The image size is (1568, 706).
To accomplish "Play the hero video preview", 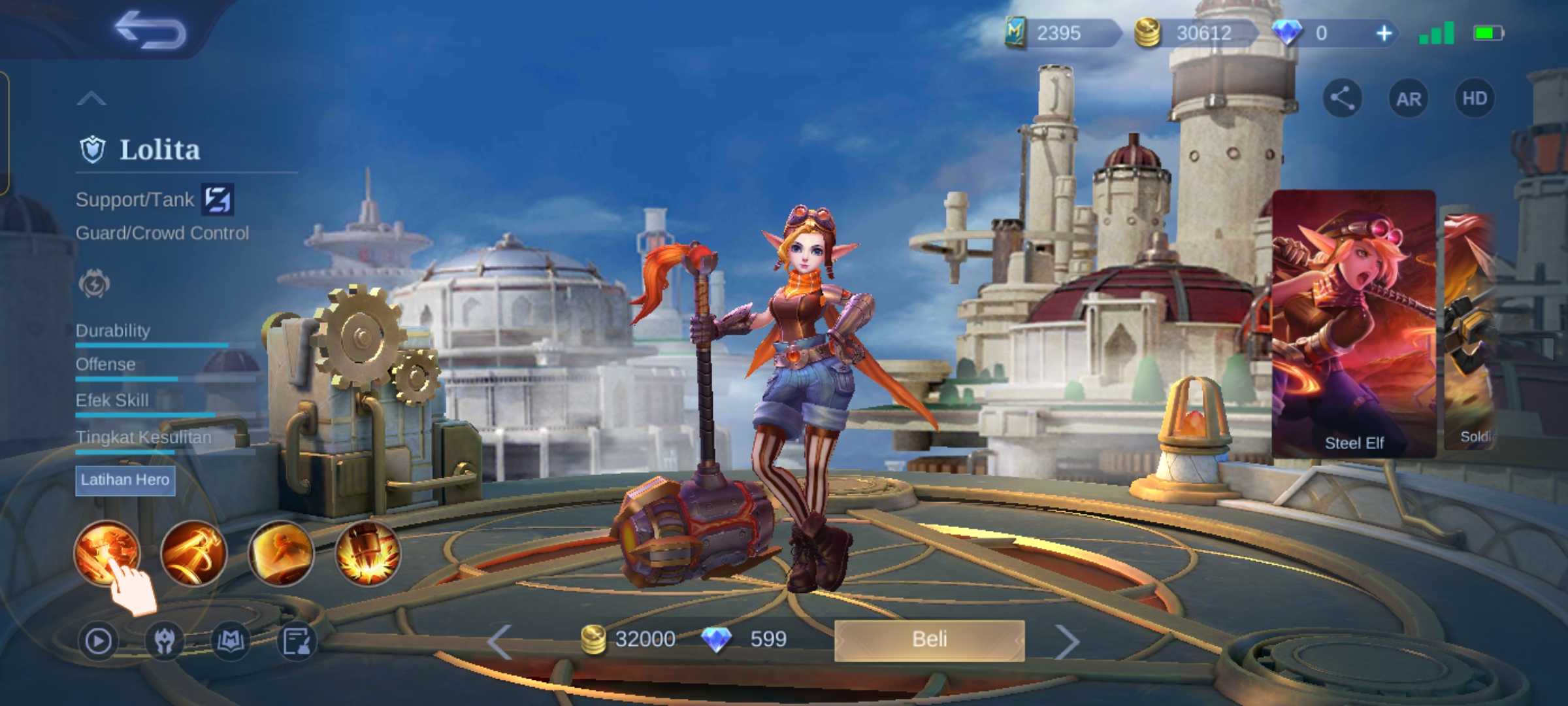I will click(x=98, y=641).
